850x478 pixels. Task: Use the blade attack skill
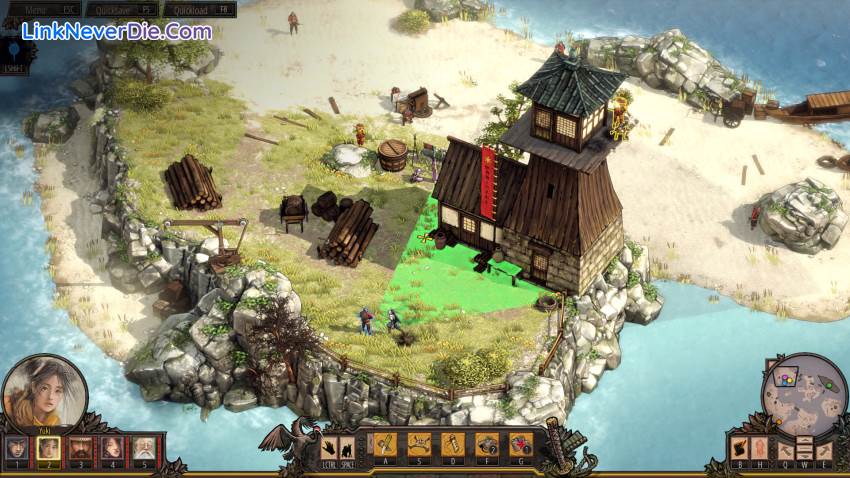tap(386, 444)
